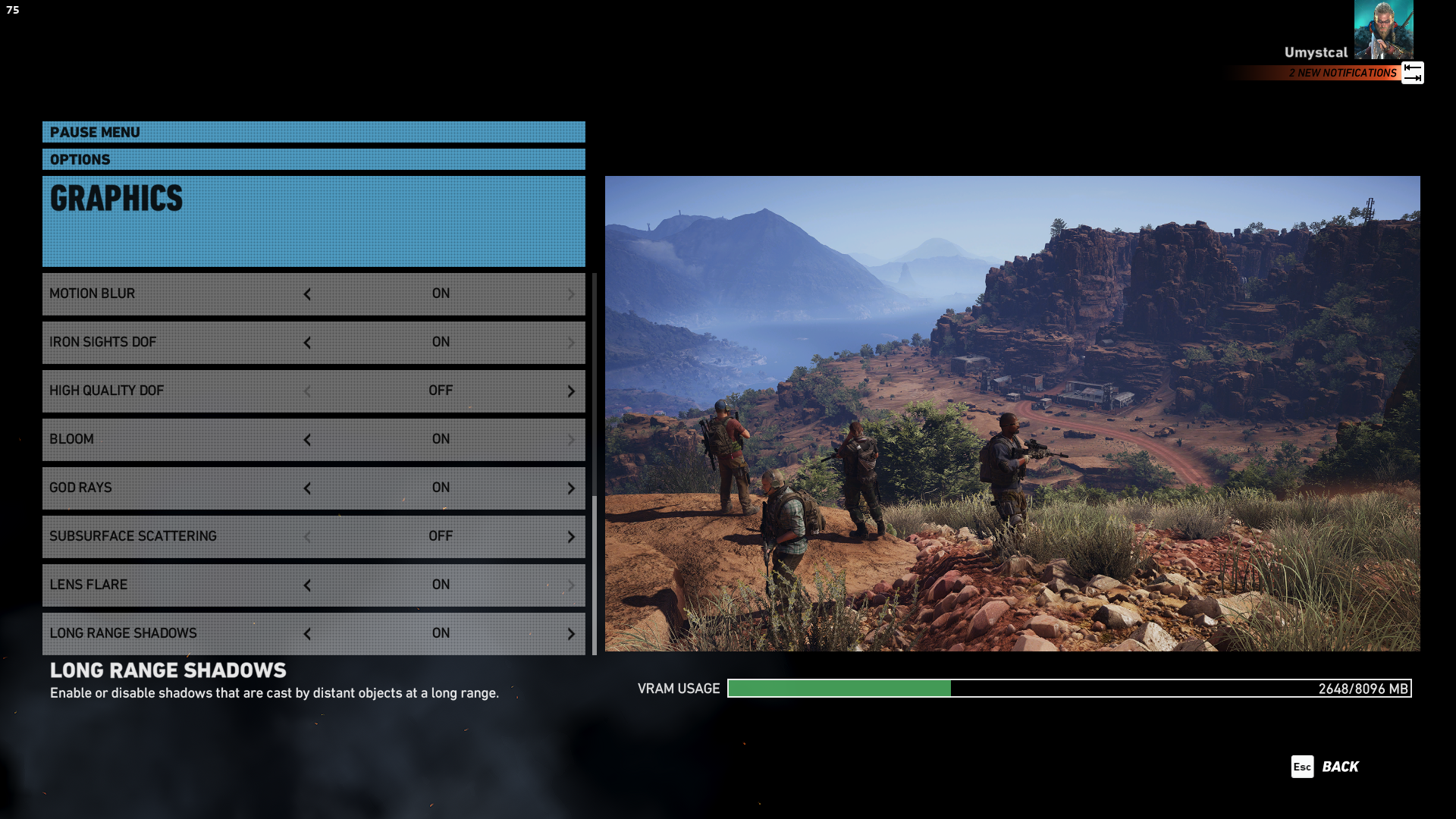
Task: Click the left arrow for Motion Blur
Action: tap(307, 294)
